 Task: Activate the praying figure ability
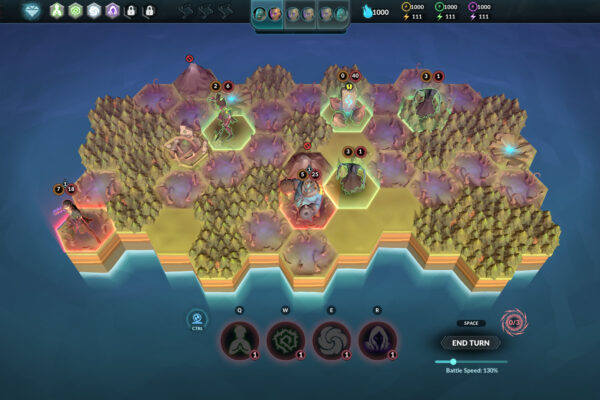(x=240, y=338)
